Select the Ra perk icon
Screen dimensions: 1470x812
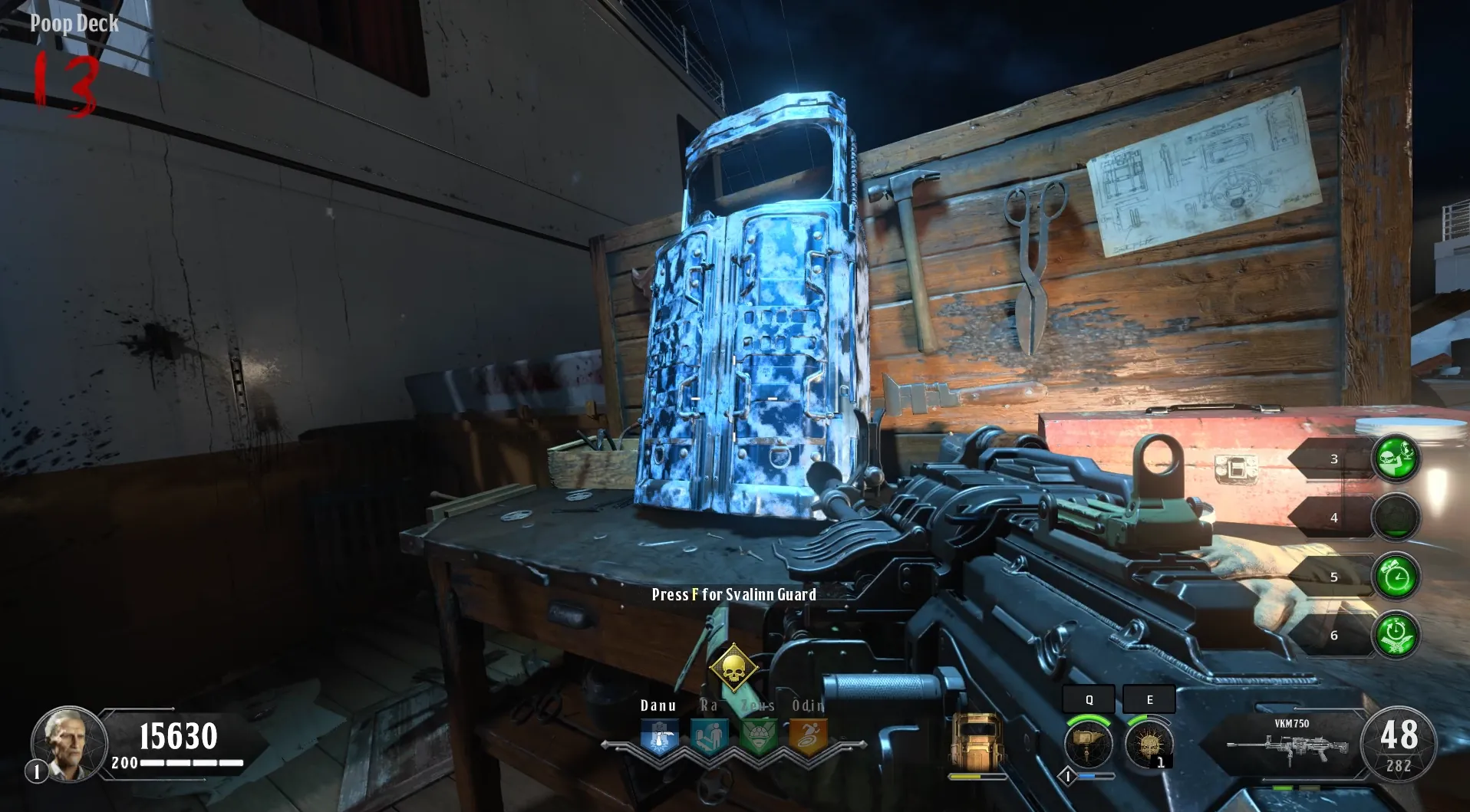pyautogui.click(x=709, y=738)
